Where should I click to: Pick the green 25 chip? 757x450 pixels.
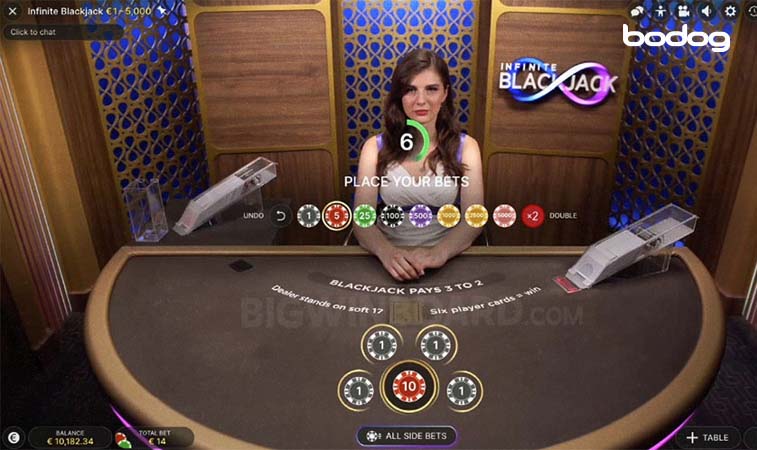click(x=365, y=215)
